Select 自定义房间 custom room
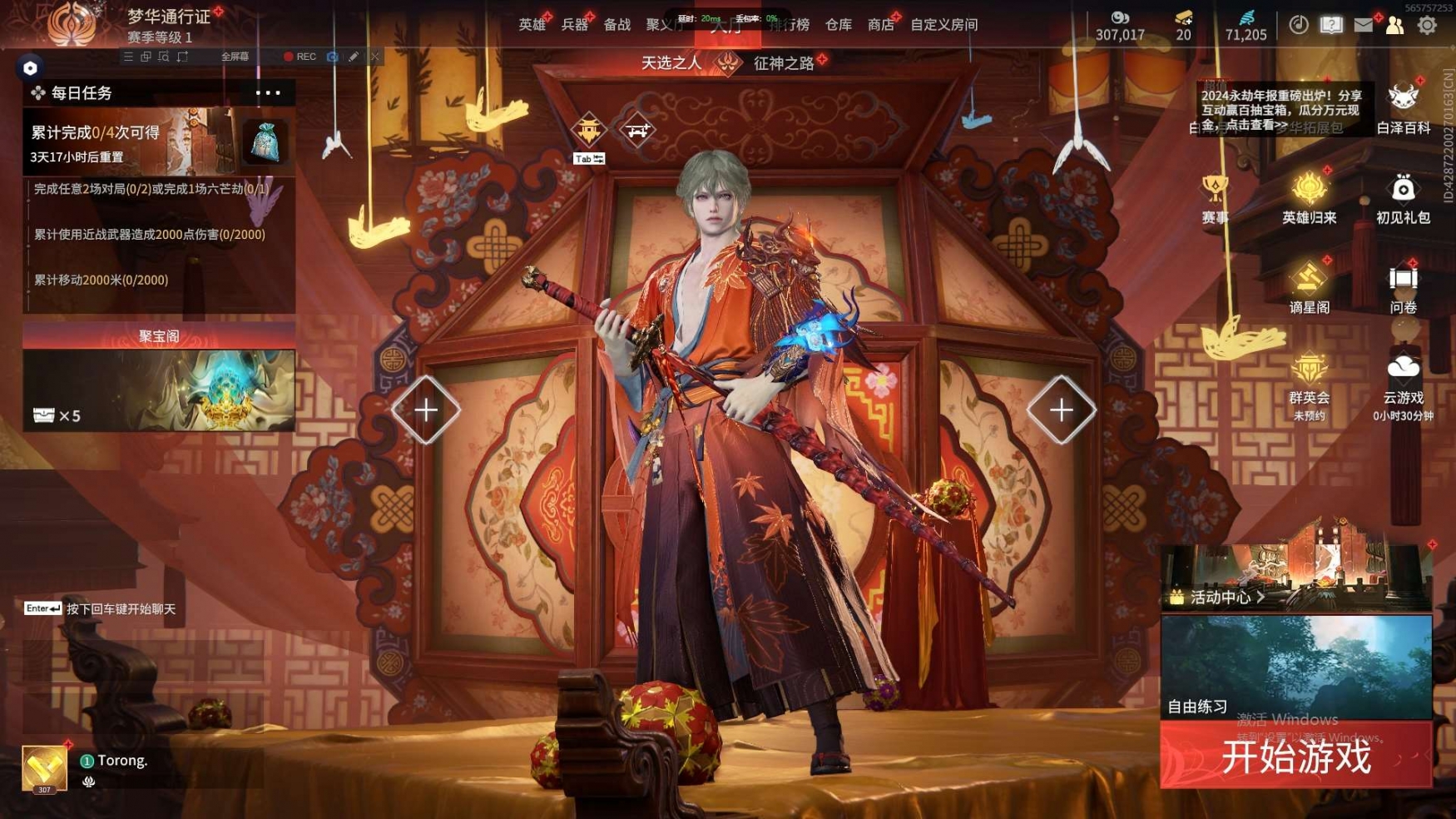The height and width of the screenshot is (819, 1456). pos(943,25)
